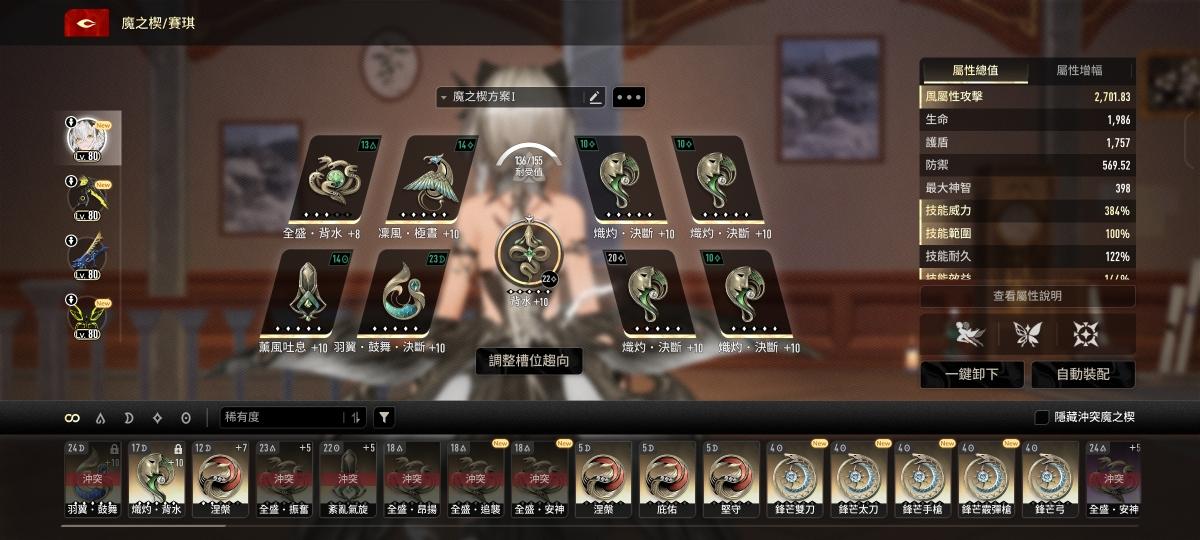Screen dimensions: 1200x540
Task: Select the 屬性總值 tab
Action: click(x=974, y=70)
